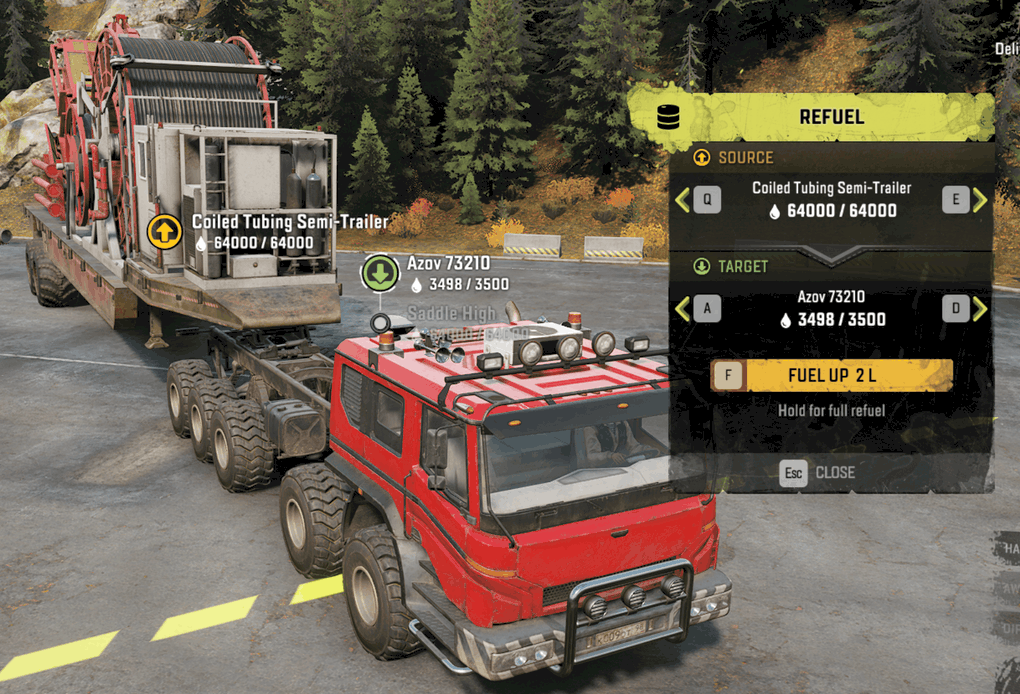Screen dimensions: 1020x694
Task: Cycle to the next refuel target with the right arrow
Action: 980,309
